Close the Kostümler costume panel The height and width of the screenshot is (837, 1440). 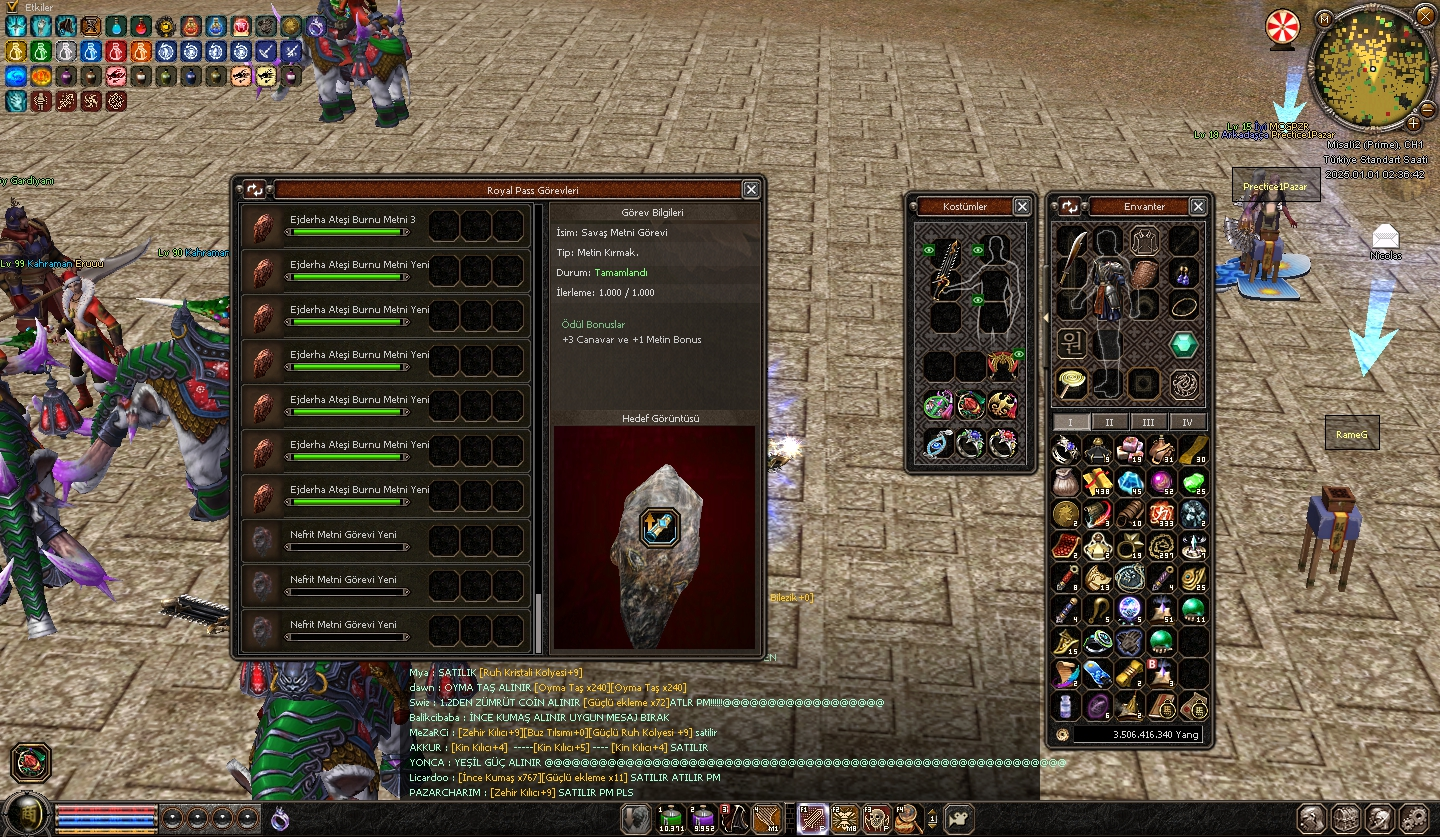[x=1022, y=206]
